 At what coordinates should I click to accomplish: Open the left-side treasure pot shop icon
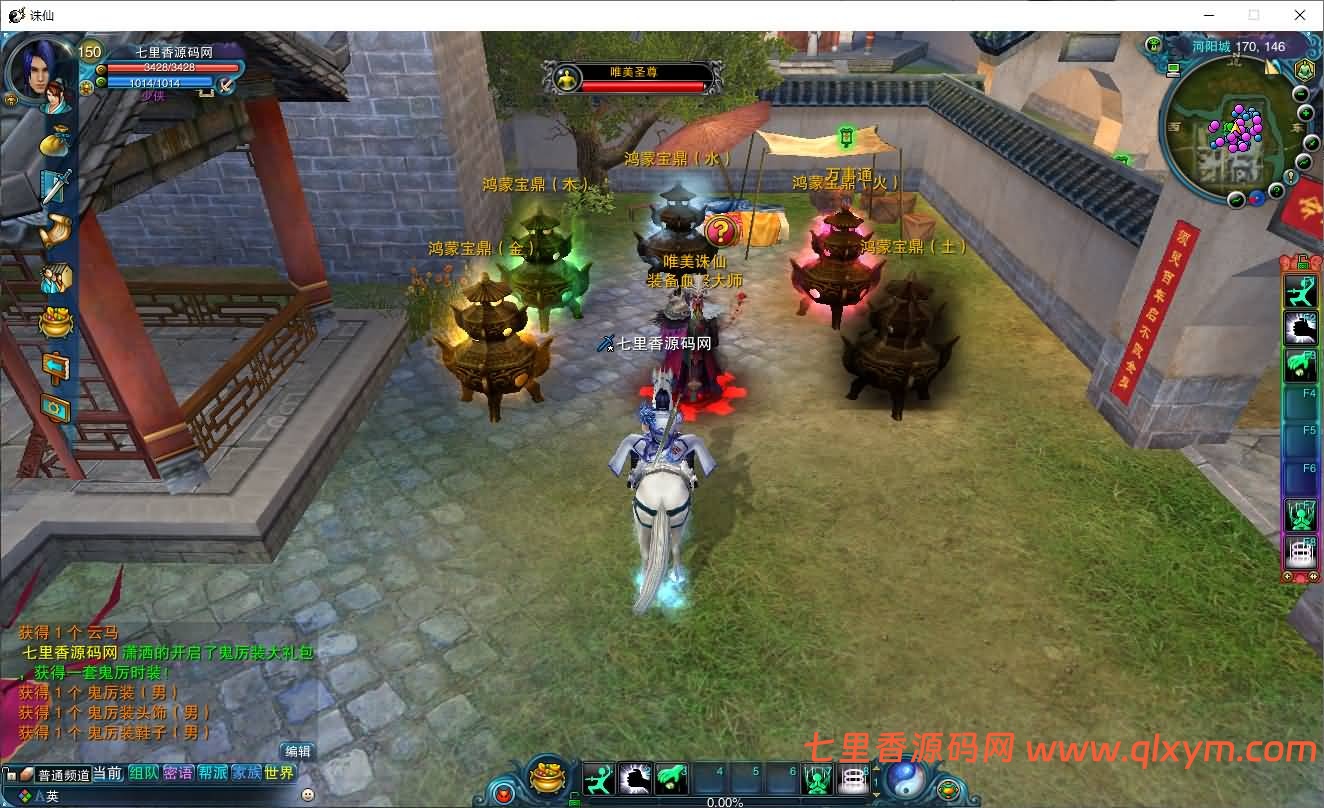pos(55,322)
